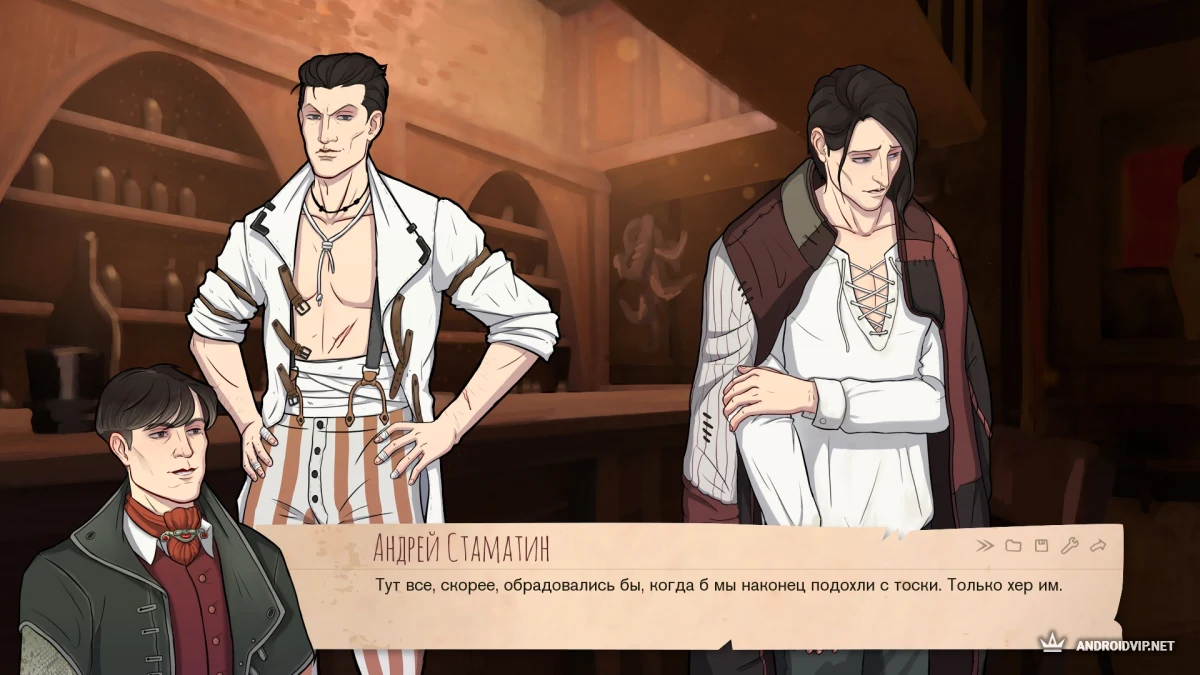Click the curved arrow icon in the dialogue box
This screenshot has width=1200, height=675.
(x=1098, y=546)
